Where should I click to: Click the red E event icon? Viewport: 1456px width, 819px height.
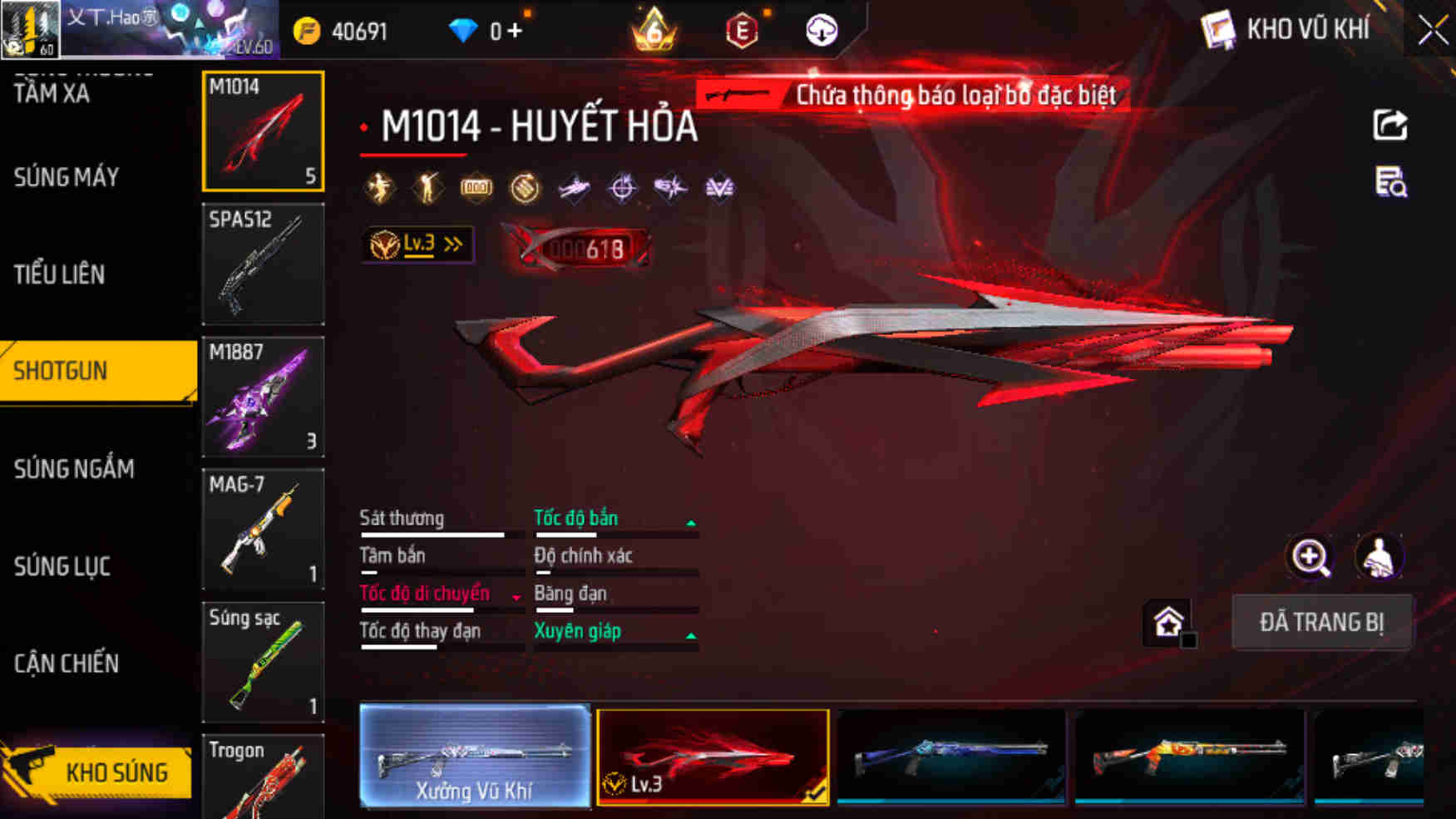[x=743, y=29]
